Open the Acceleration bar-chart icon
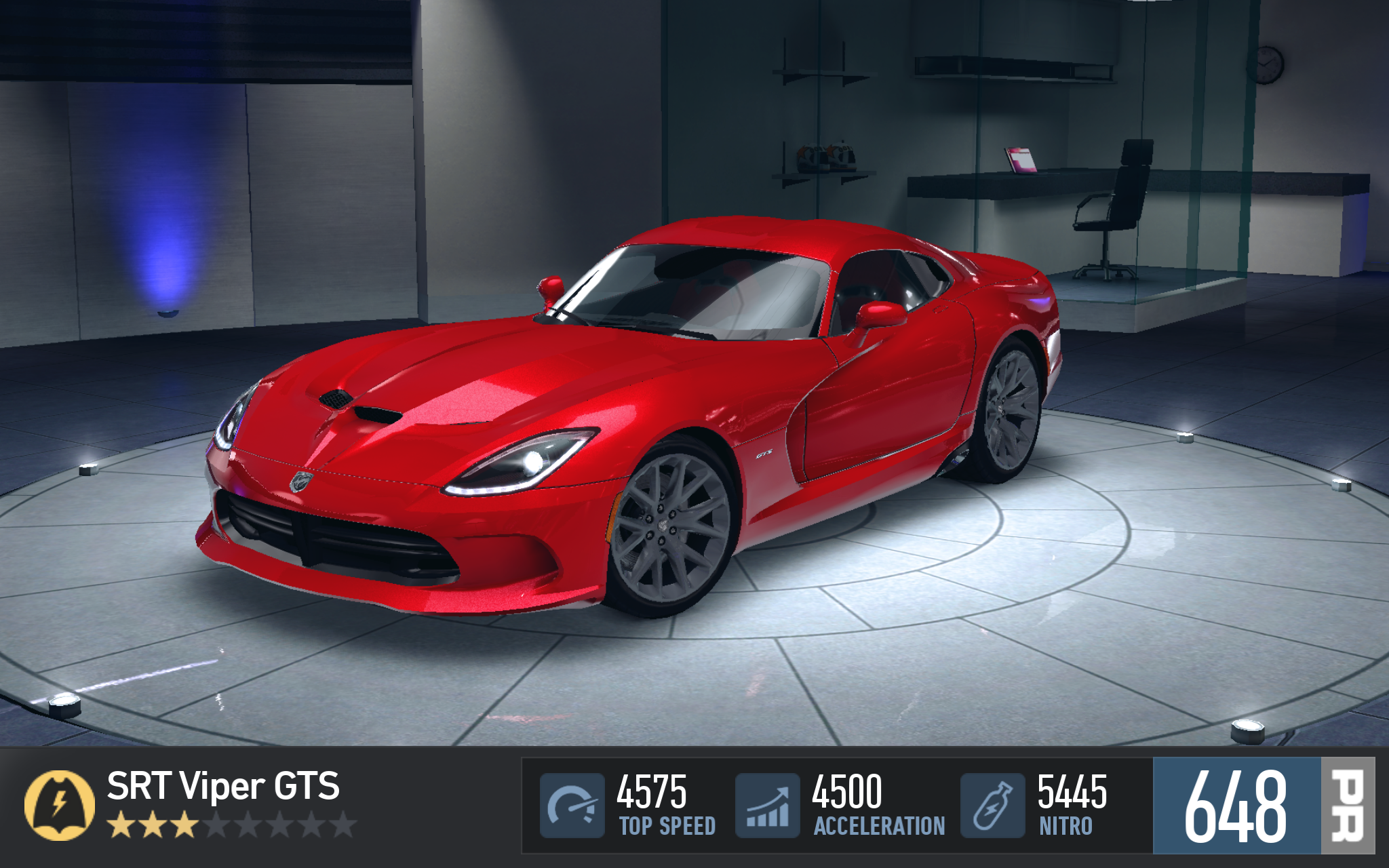 point(767,806)
